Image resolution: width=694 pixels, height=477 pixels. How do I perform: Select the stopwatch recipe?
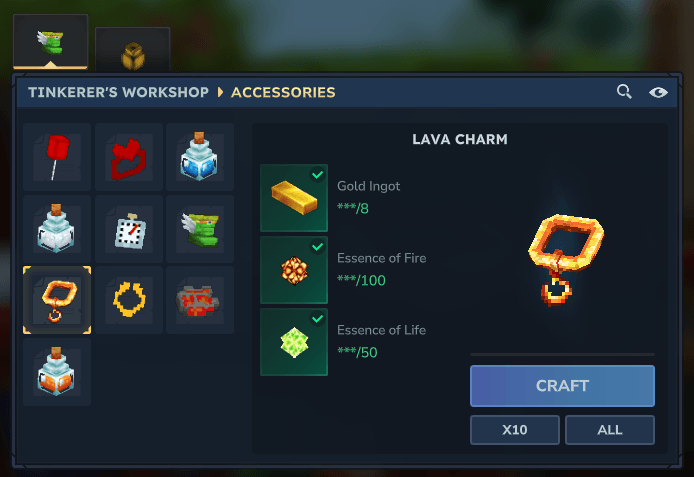click(x=129, y=229)
